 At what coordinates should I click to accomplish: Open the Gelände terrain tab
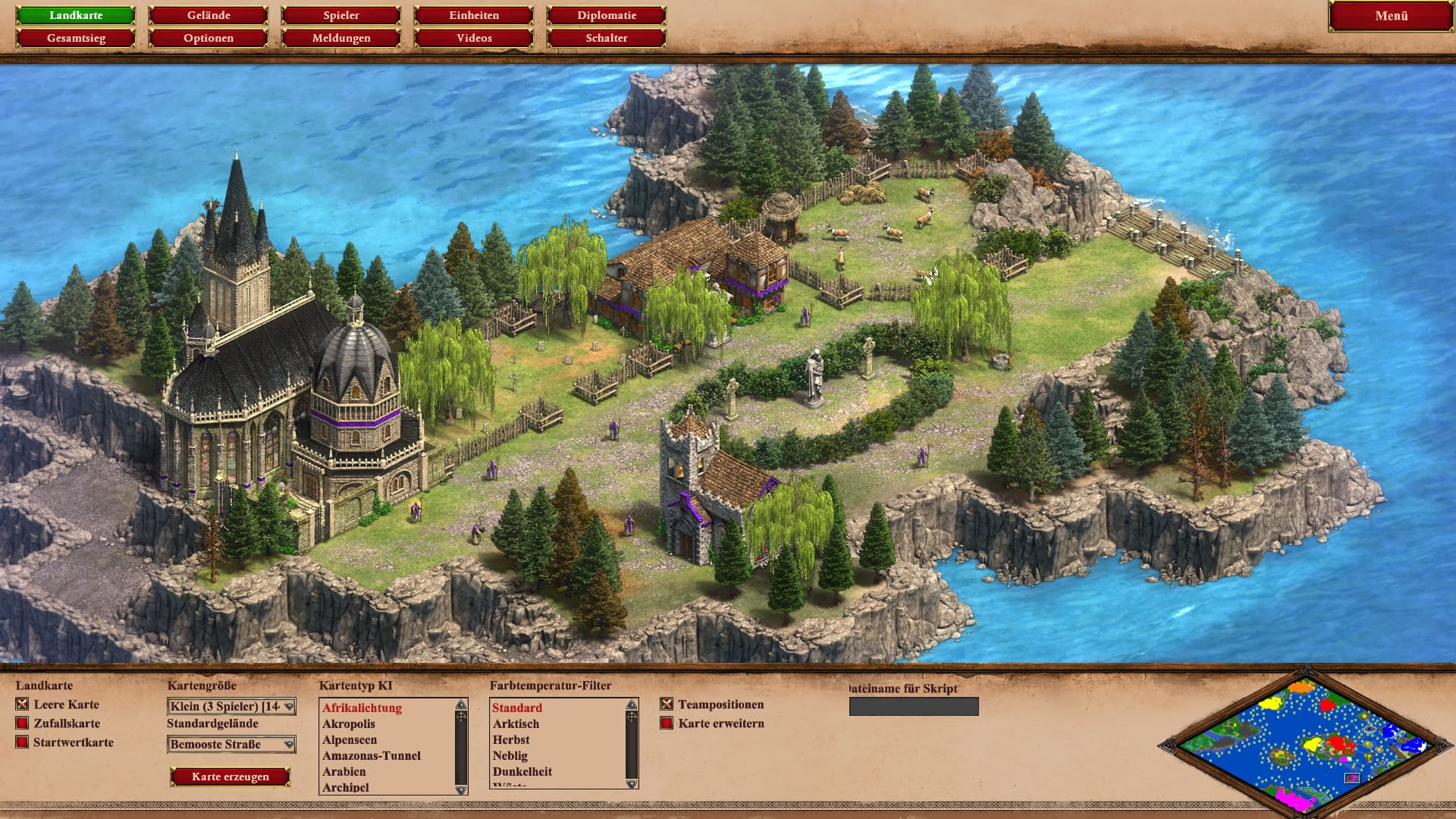click(209, 15)
